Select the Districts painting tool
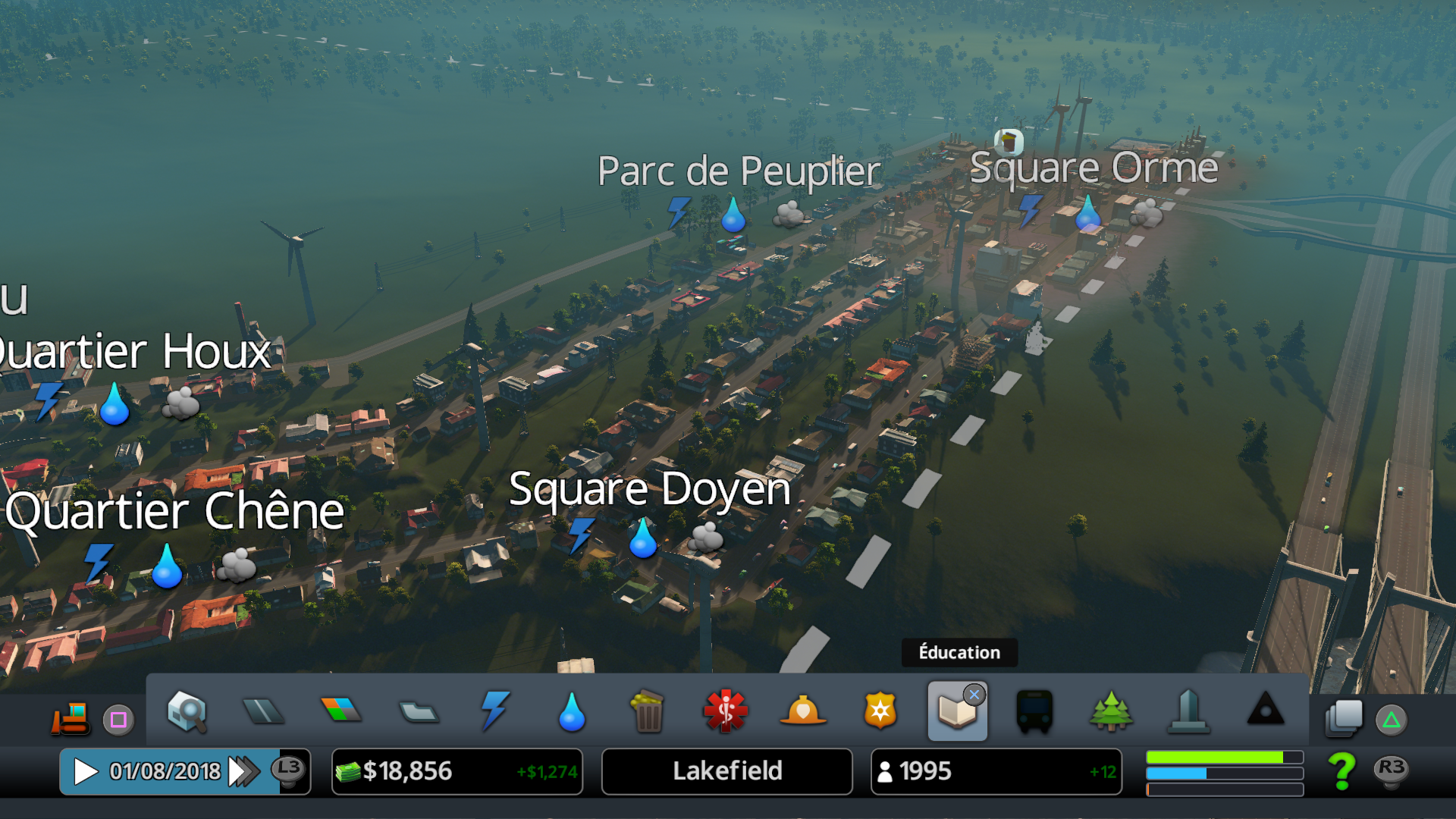 coord(418,711)
